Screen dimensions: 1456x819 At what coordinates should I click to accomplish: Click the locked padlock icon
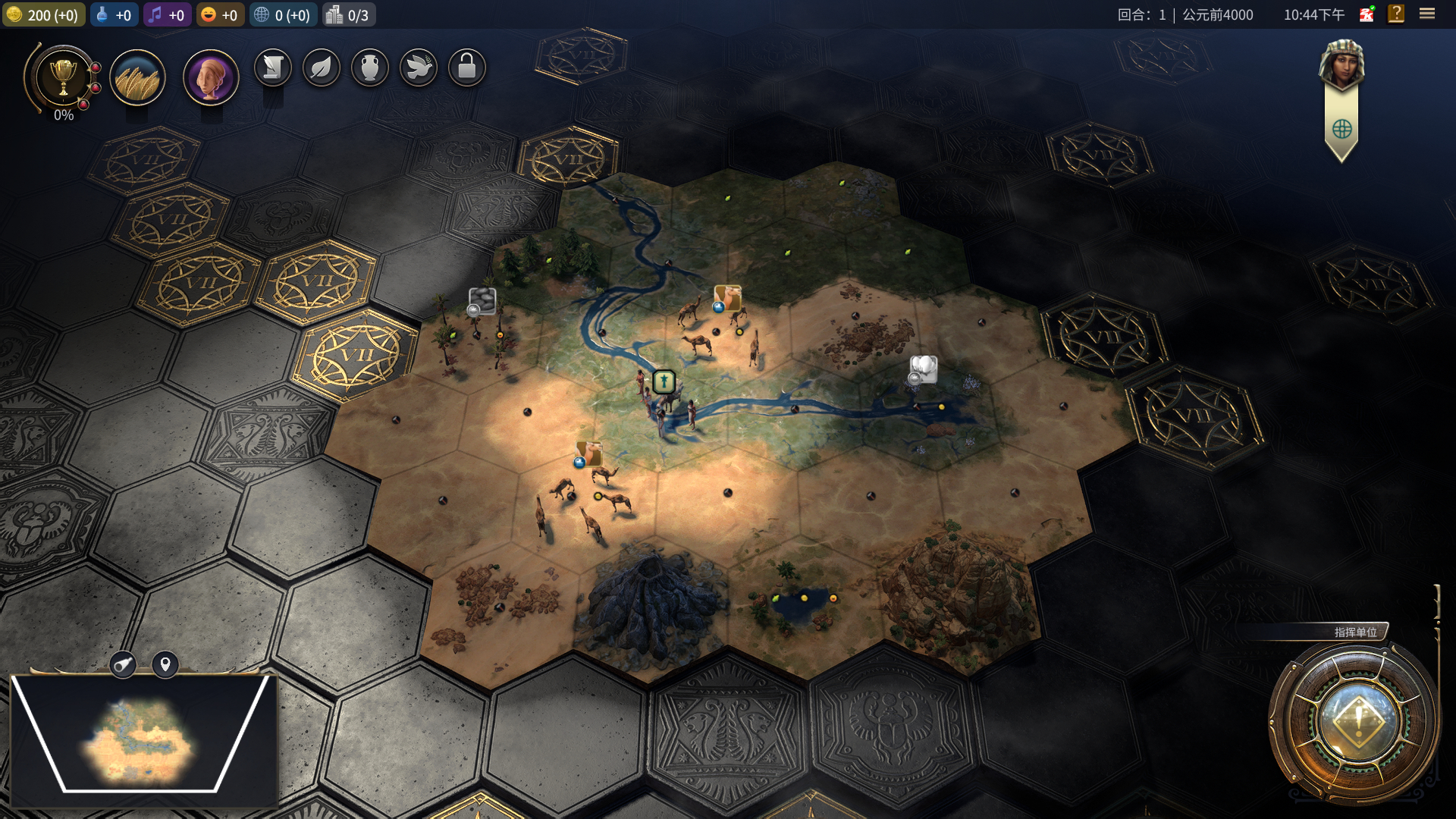[x=467, y=68]
